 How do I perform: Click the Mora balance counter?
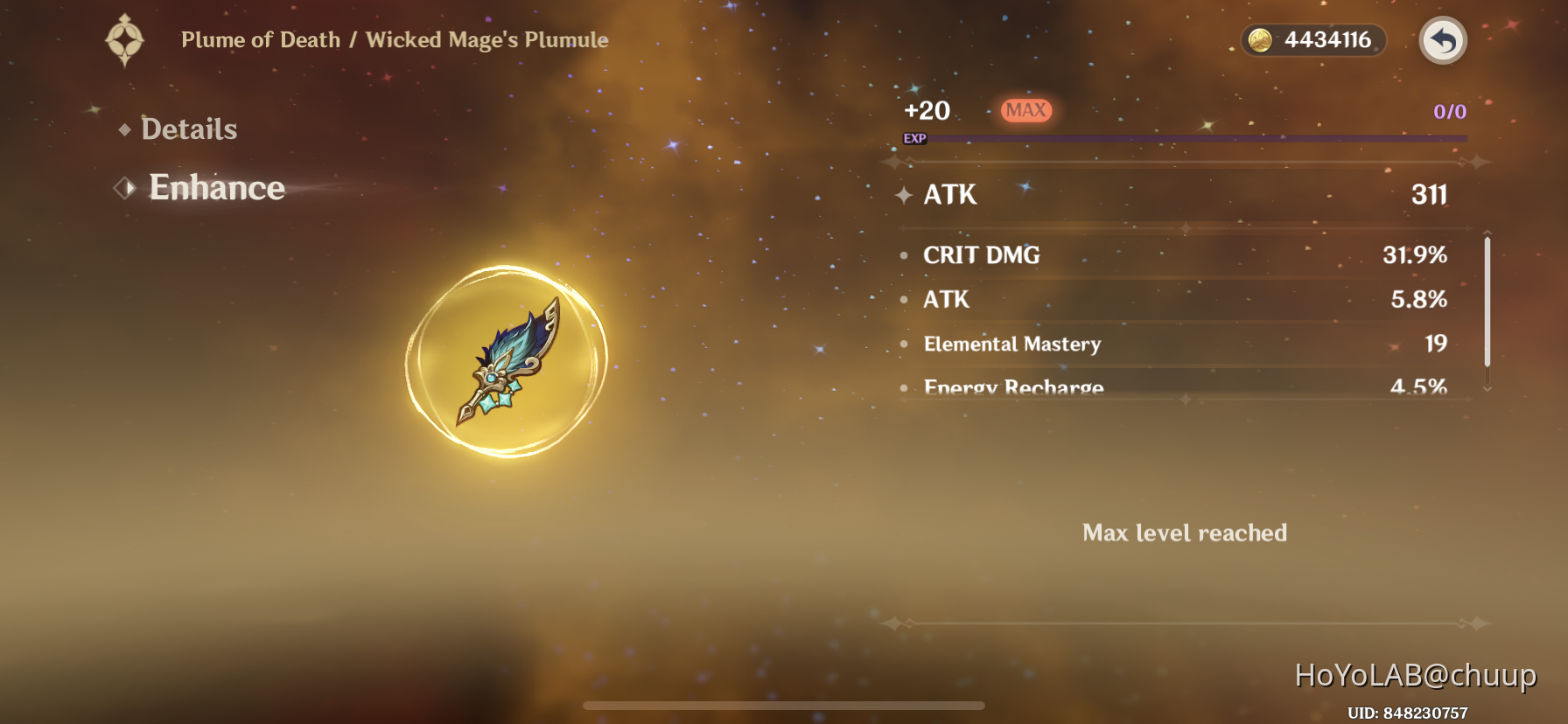point(1312,39)
